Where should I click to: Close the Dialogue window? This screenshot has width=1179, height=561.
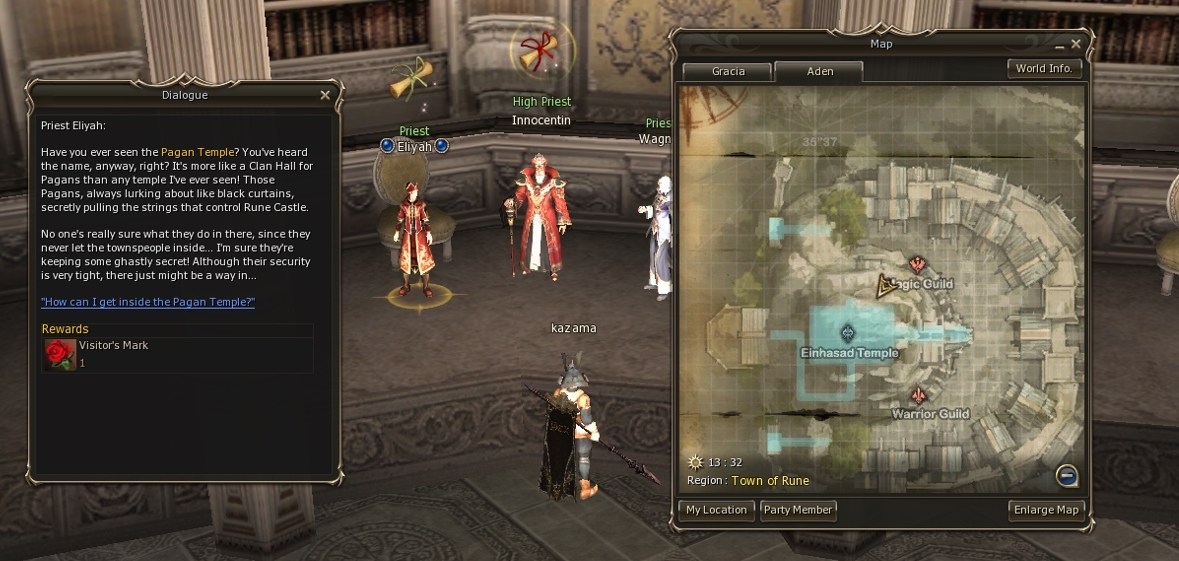[x=325, y=95]
